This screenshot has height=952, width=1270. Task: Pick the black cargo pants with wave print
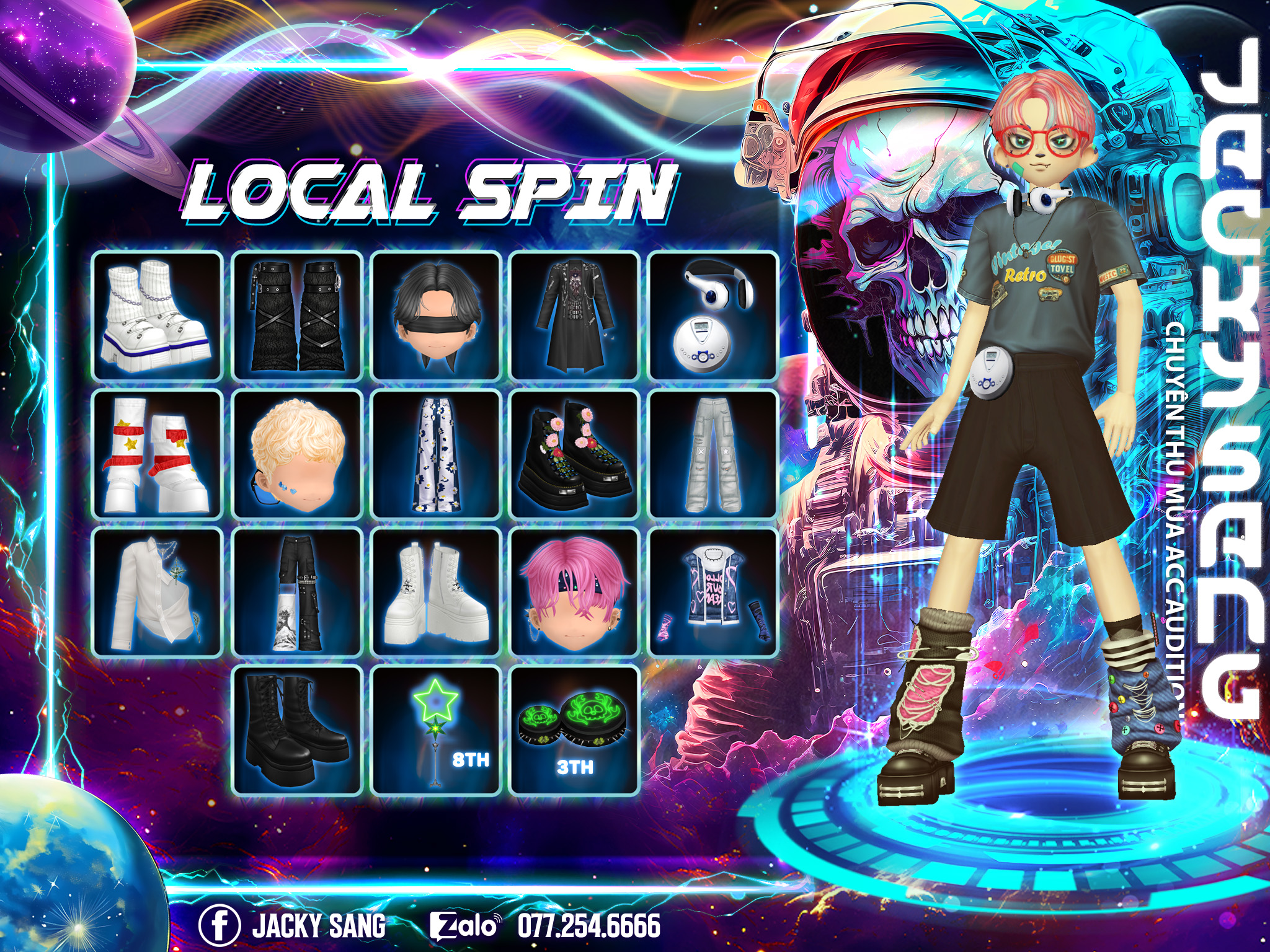click(297, 593)
